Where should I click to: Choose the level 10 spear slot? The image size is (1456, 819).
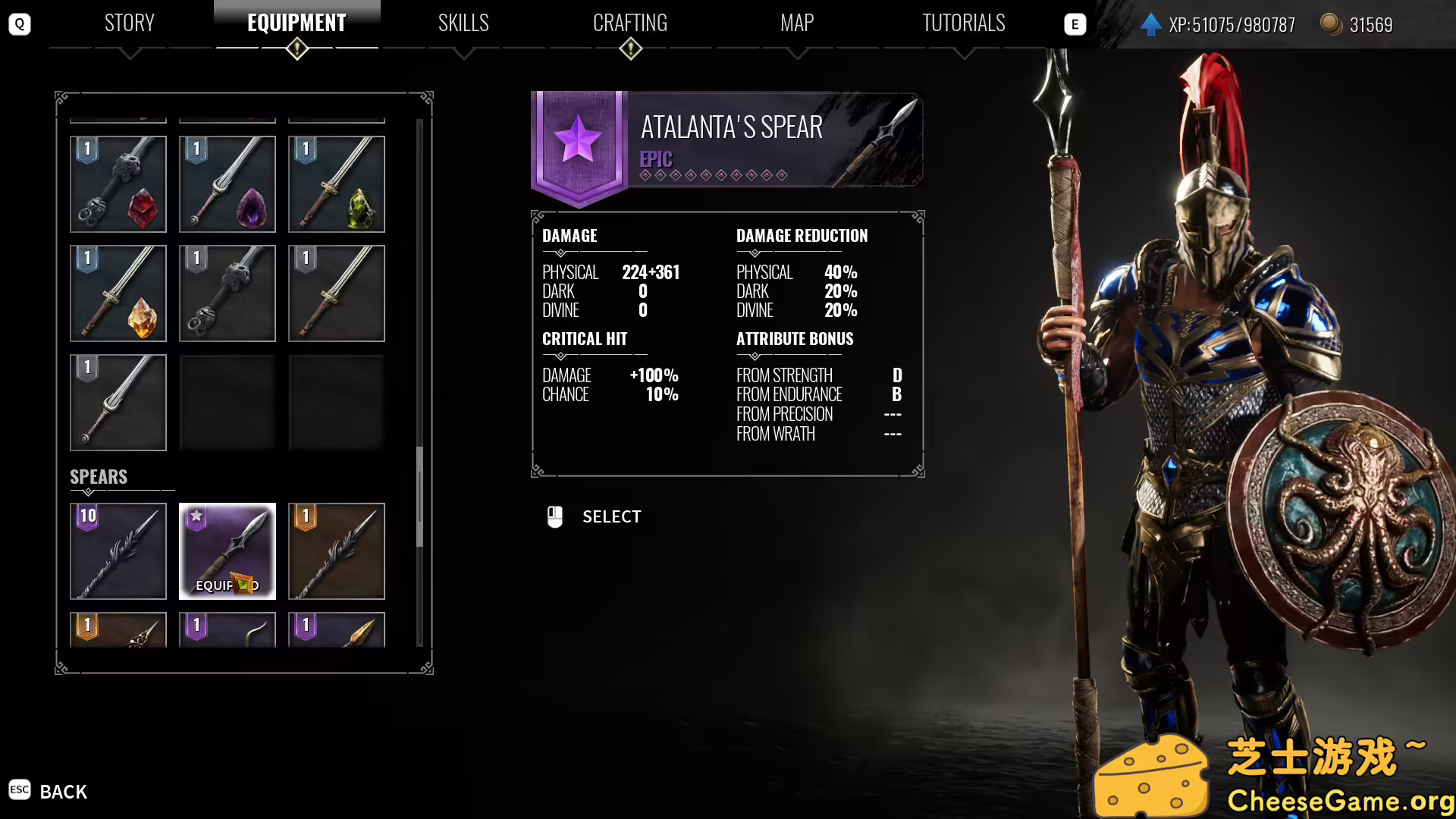[118, 551]
